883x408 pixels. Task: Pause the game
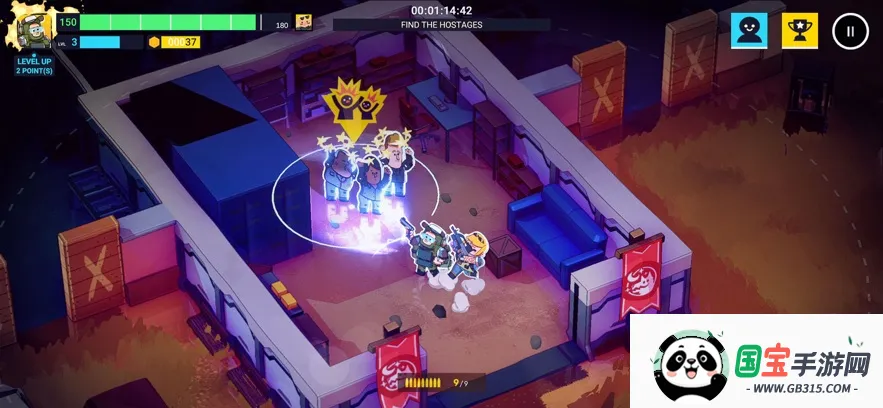coord(850,31)
